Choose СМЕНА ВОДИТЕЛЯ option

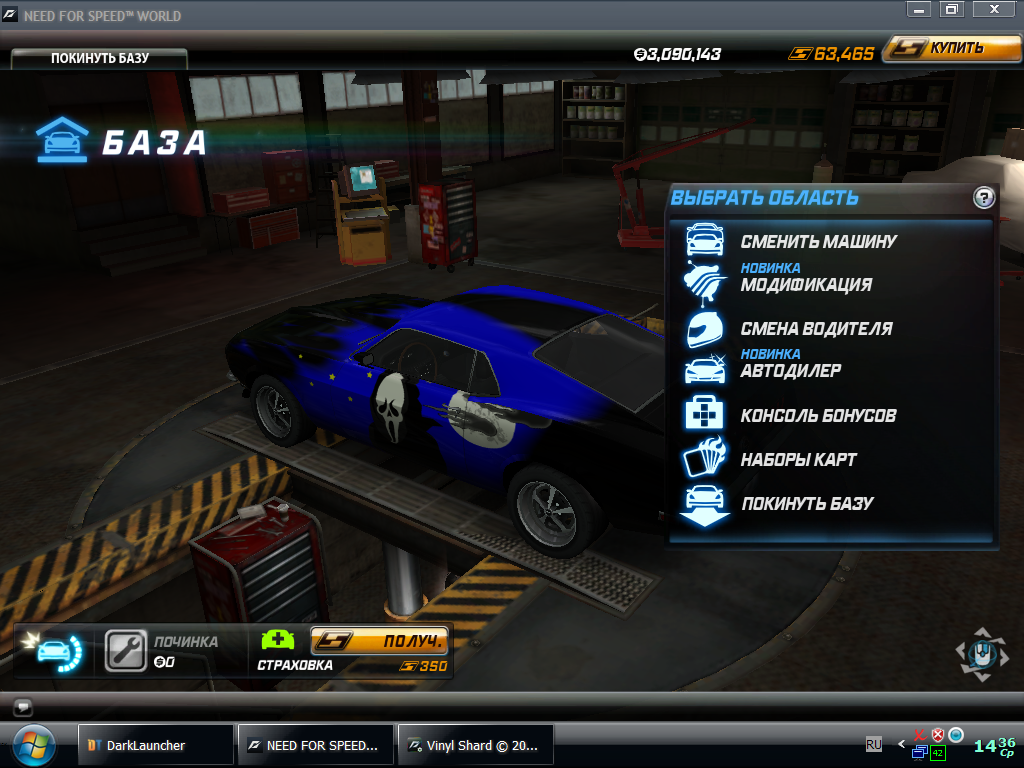tap(816, 328)
